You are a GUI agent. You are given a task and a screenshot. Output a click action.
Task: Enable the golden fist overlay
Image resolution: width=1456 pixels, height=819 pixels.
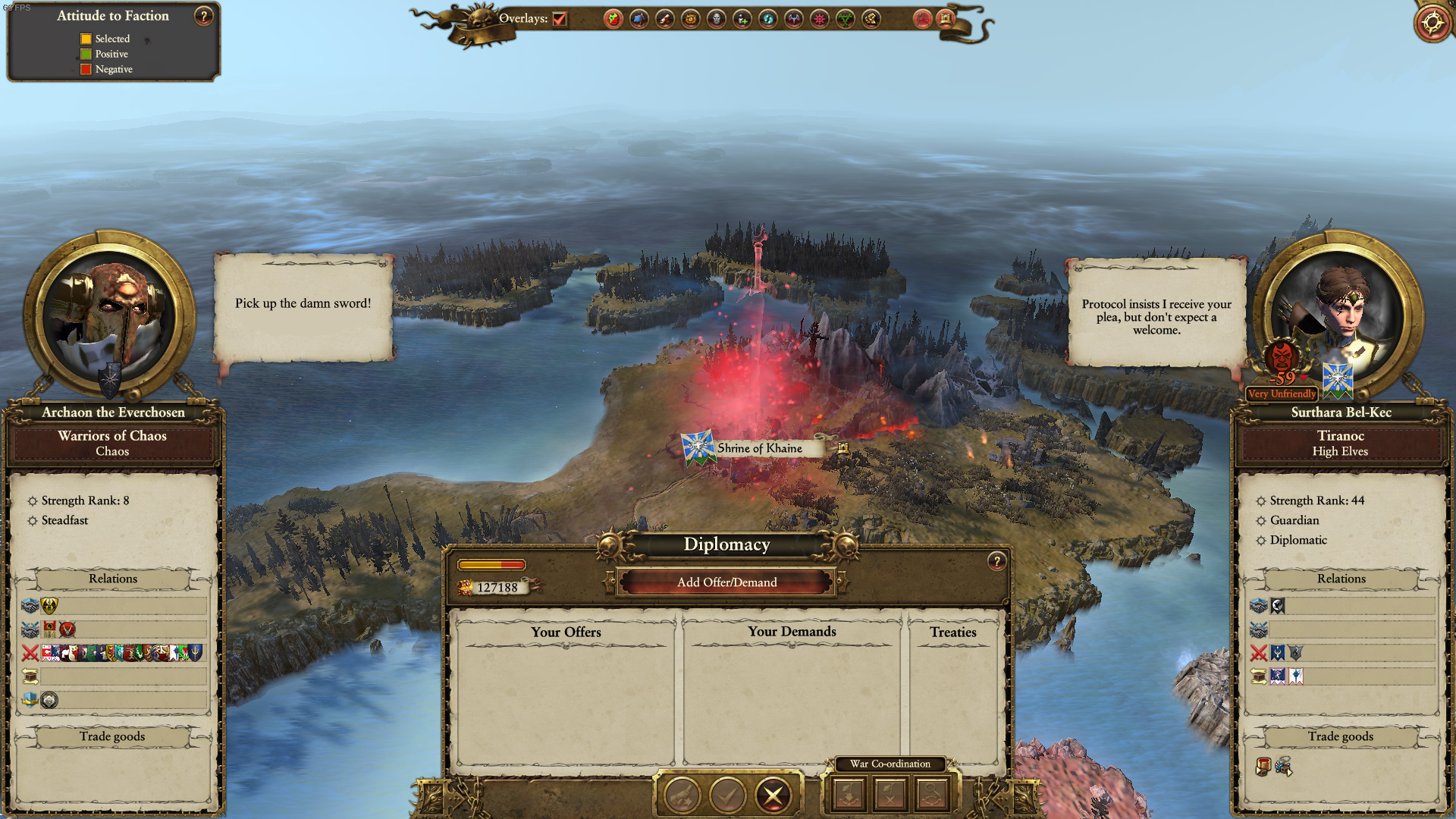871,19
